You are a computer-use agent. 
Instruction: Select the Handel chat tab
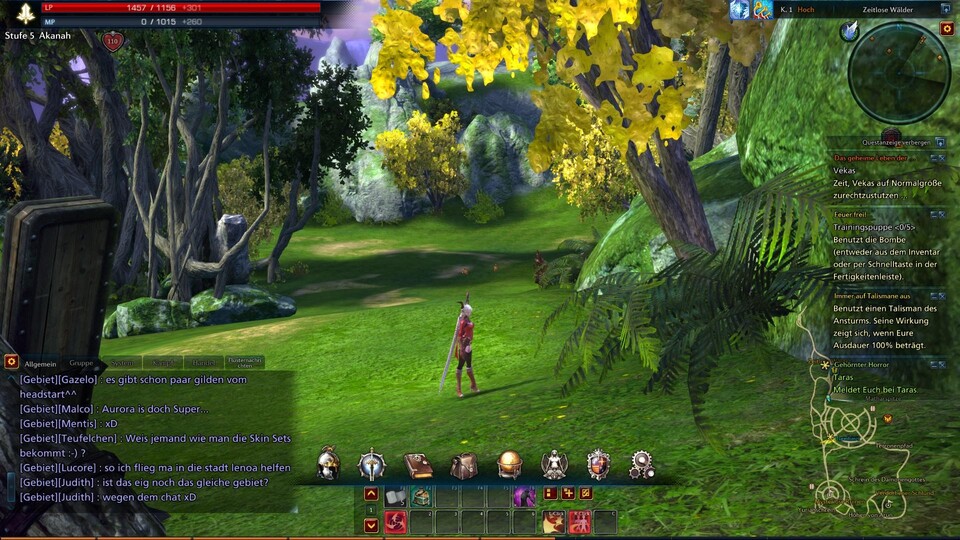pos(203,364)
